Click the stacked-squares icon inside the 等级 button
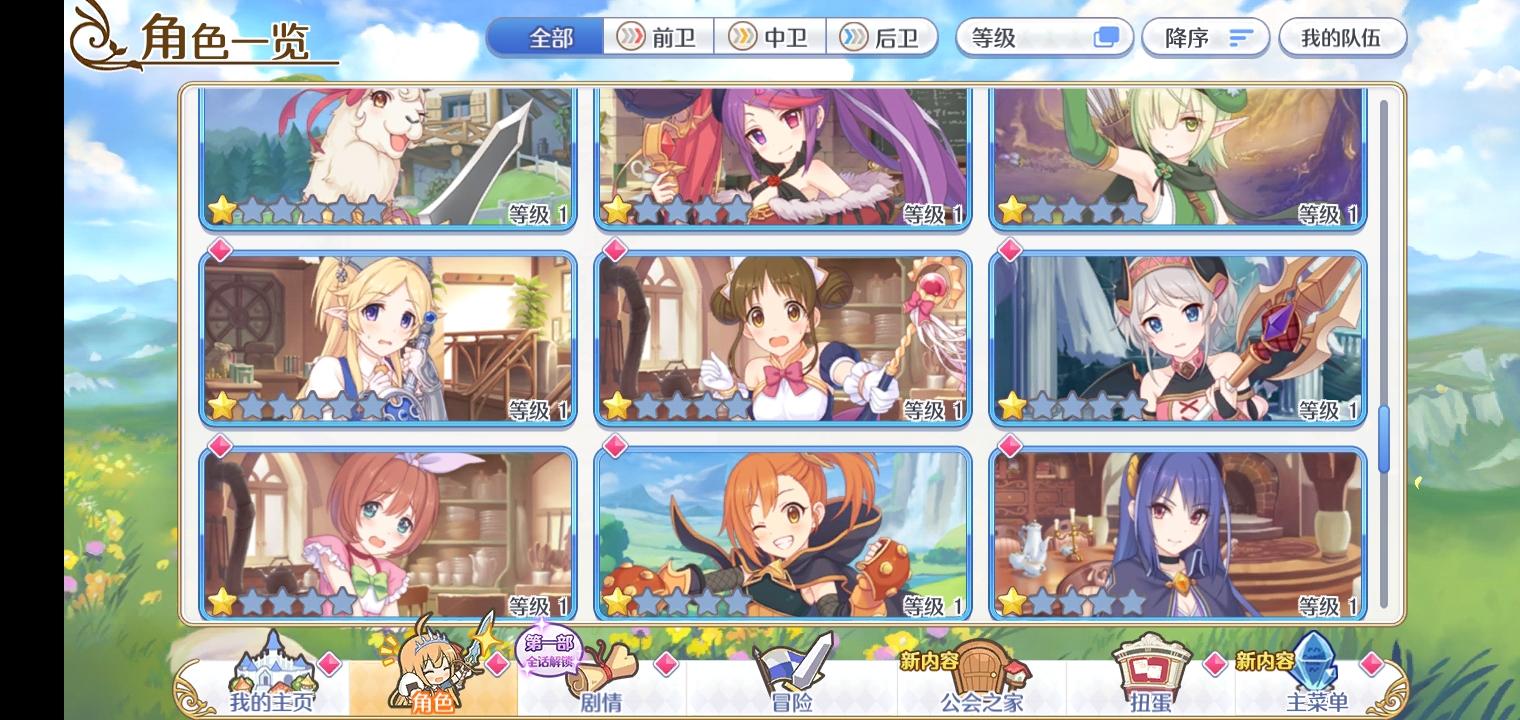This screenshot has height=720, width=1520. point(1108,37)
